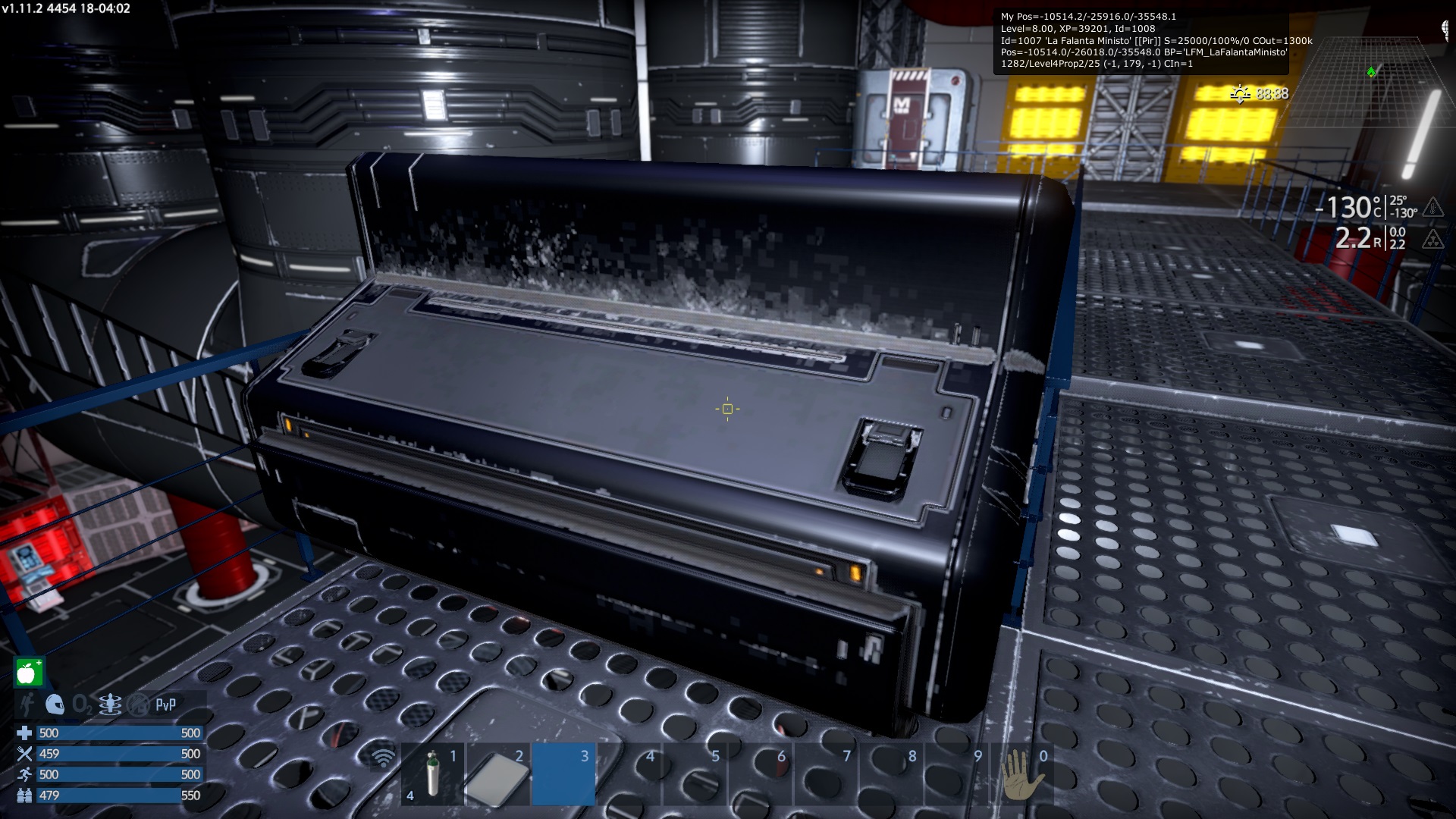Click the temperature warning triangle icon
This screenshot has height=819, width=1456.
[1432, 206]
